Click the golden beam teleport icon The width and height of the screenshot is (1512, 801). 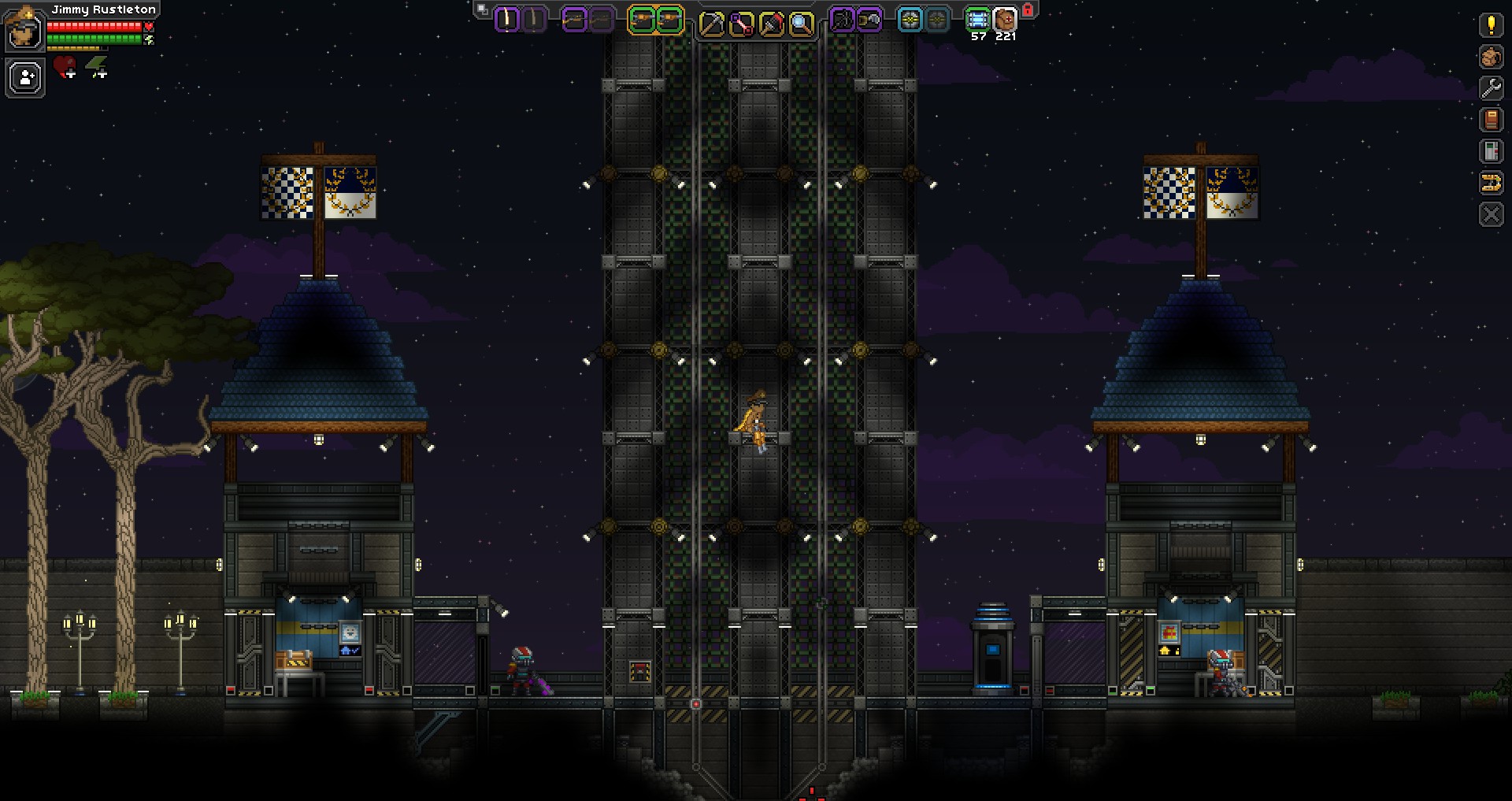1491,183
